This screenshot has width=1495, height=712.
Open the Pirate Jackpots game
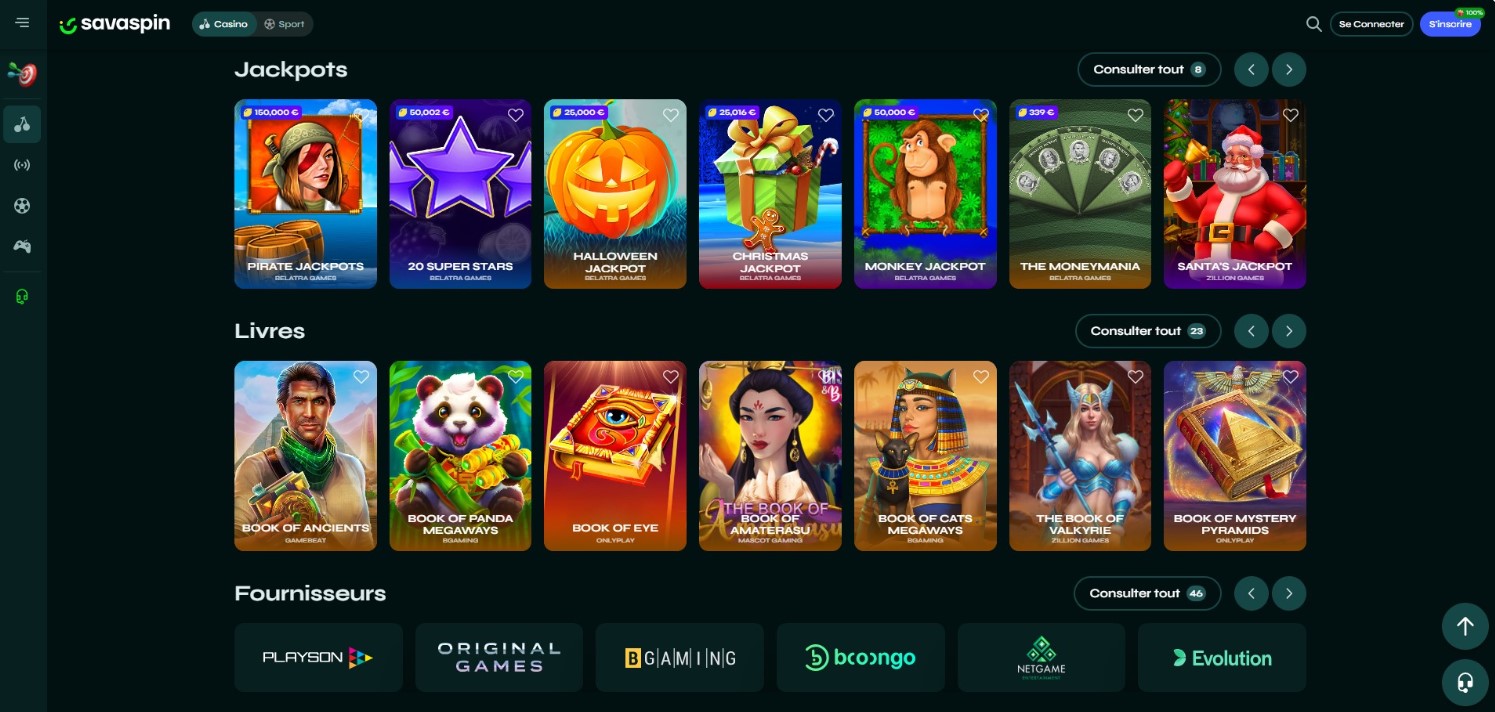305,193
